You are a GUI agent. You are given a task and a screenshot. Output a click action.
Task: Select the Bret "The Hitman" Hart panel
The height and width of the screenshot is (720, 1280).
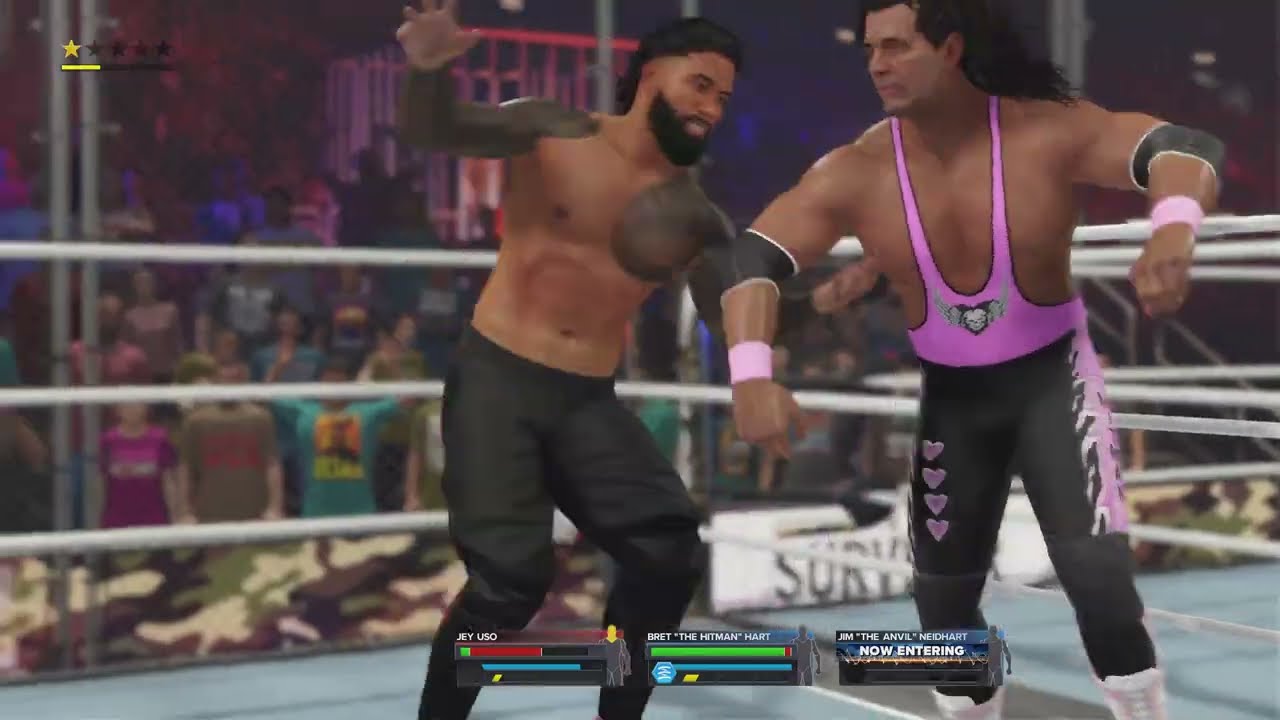(720, 658)
